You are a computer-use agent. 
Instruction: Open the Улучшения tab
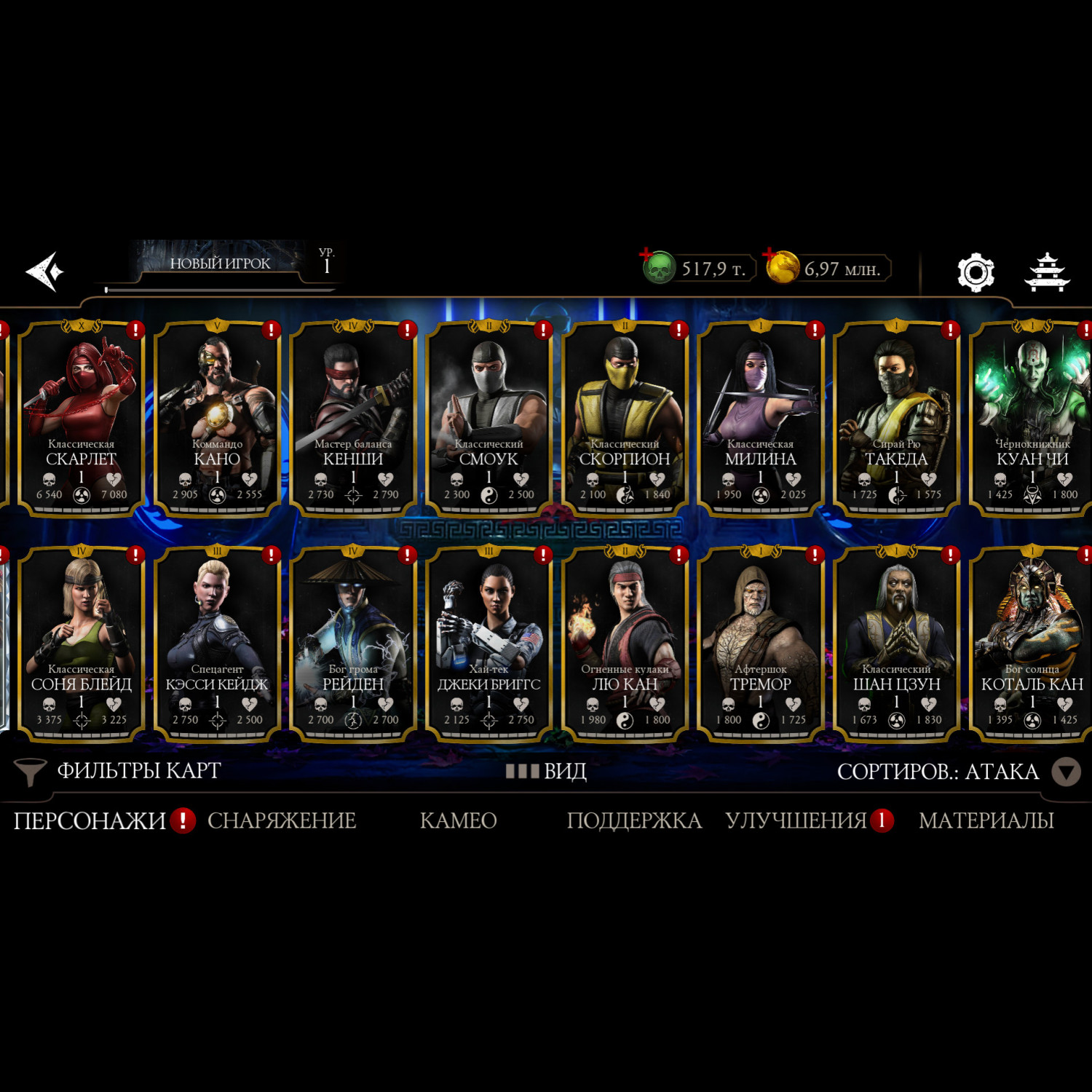click(x=796, y=820)
